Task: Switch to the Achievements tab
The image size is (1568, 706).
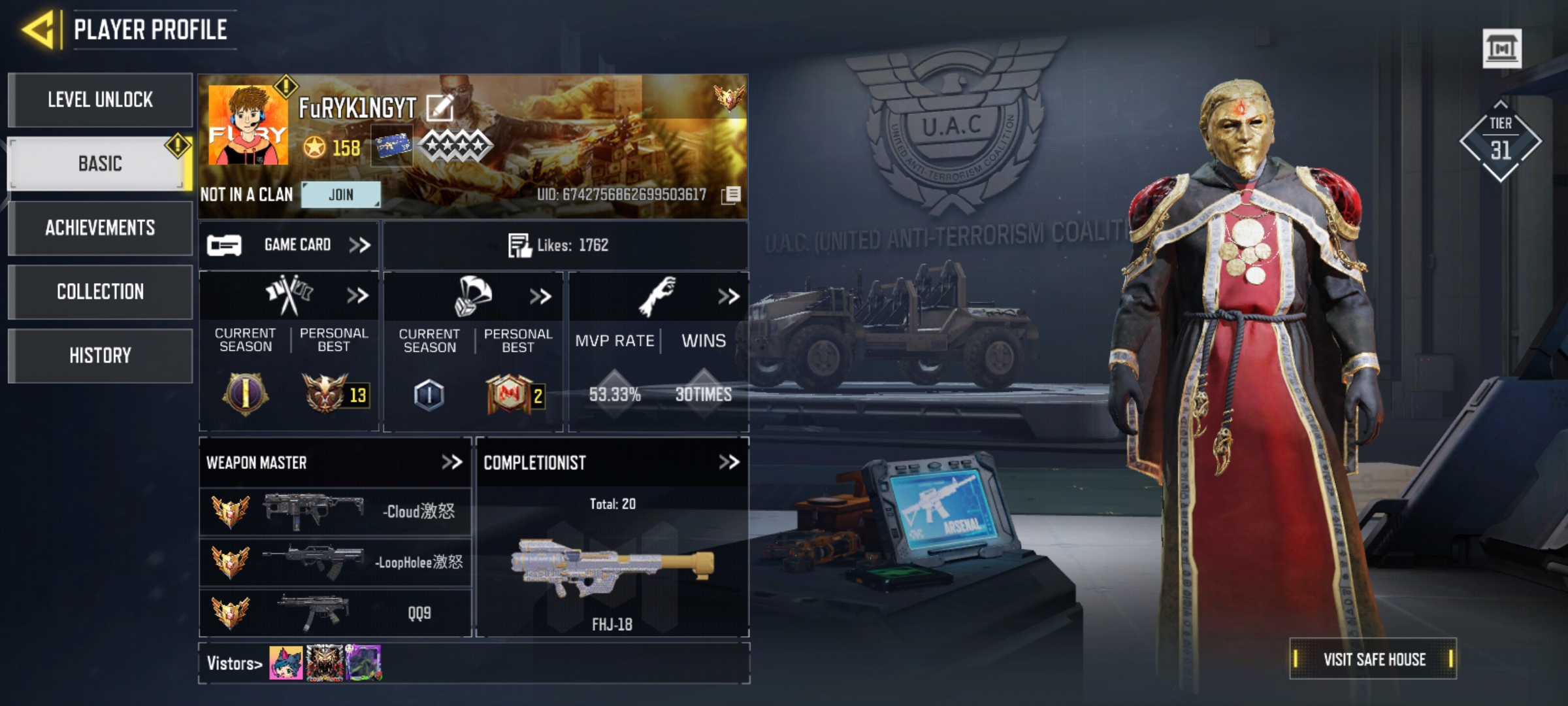Action: tap(100, 228)
